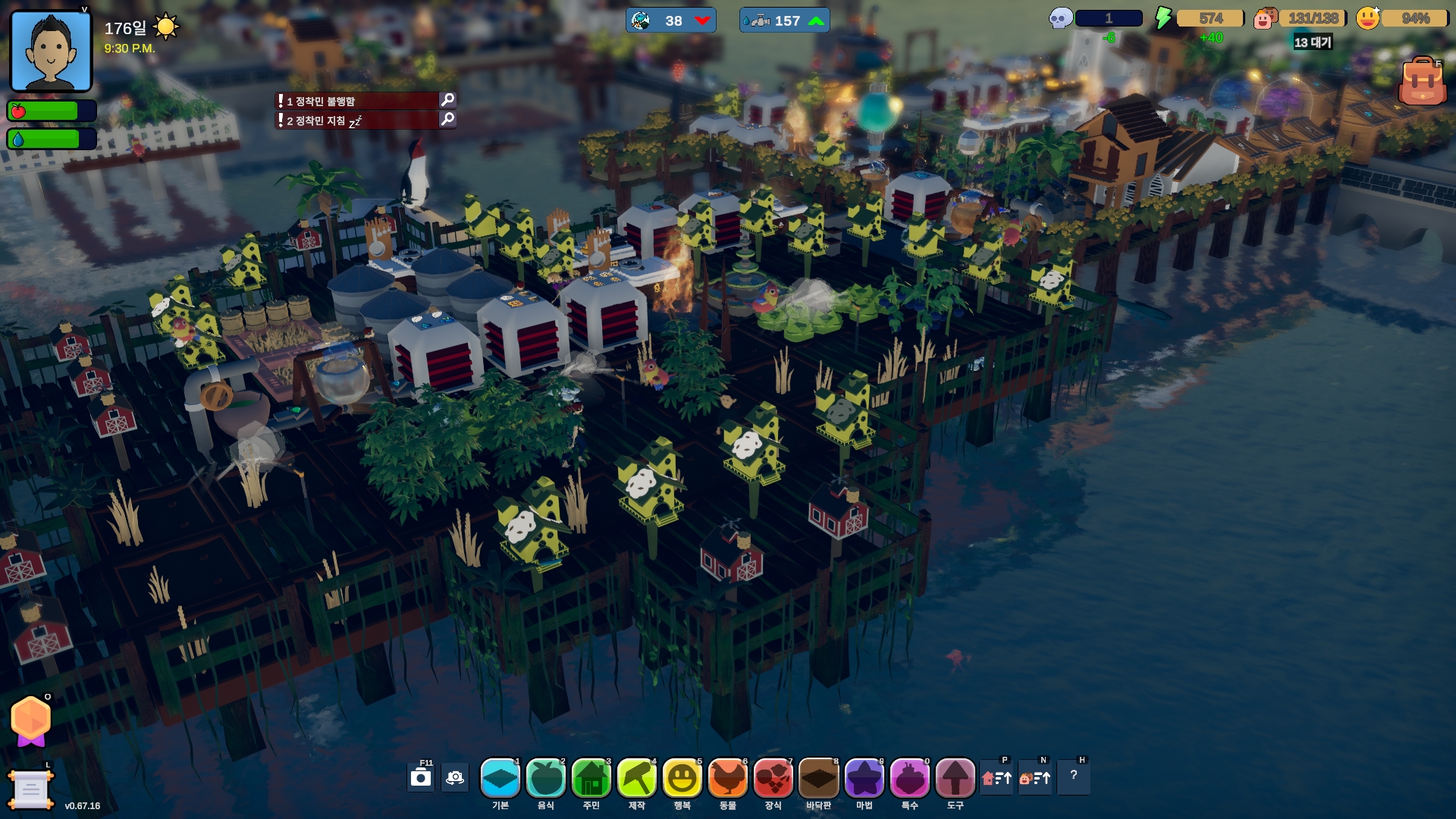Toggle the rotating camera view button
This screenshot has height=819, width=1456.
[455, 777]
